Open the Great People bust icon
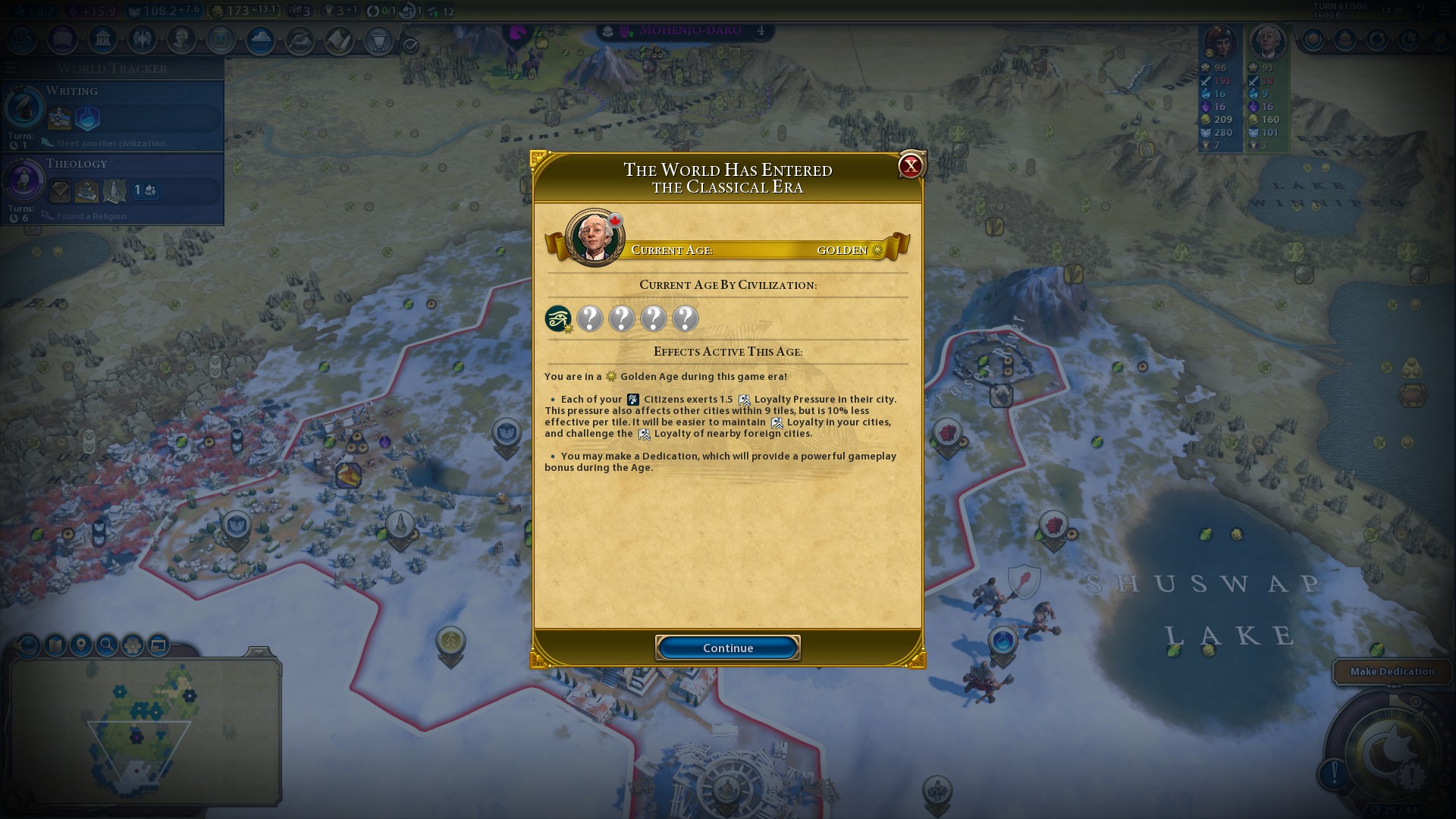Image resolution: width=1456 pixels, height=819 pixels. (181, 39)
